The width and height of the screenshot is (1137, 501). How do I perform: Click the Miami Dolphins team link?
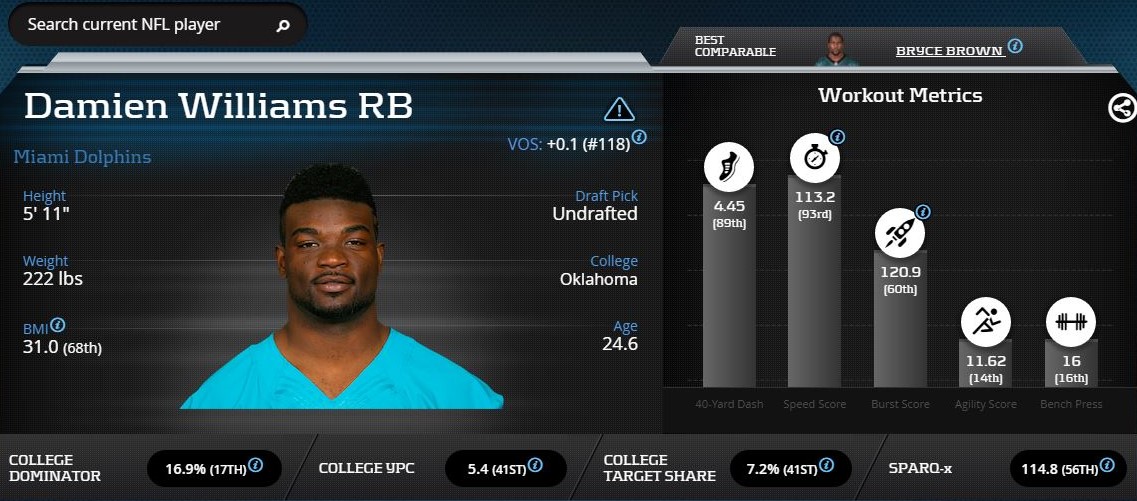point(83,157)
